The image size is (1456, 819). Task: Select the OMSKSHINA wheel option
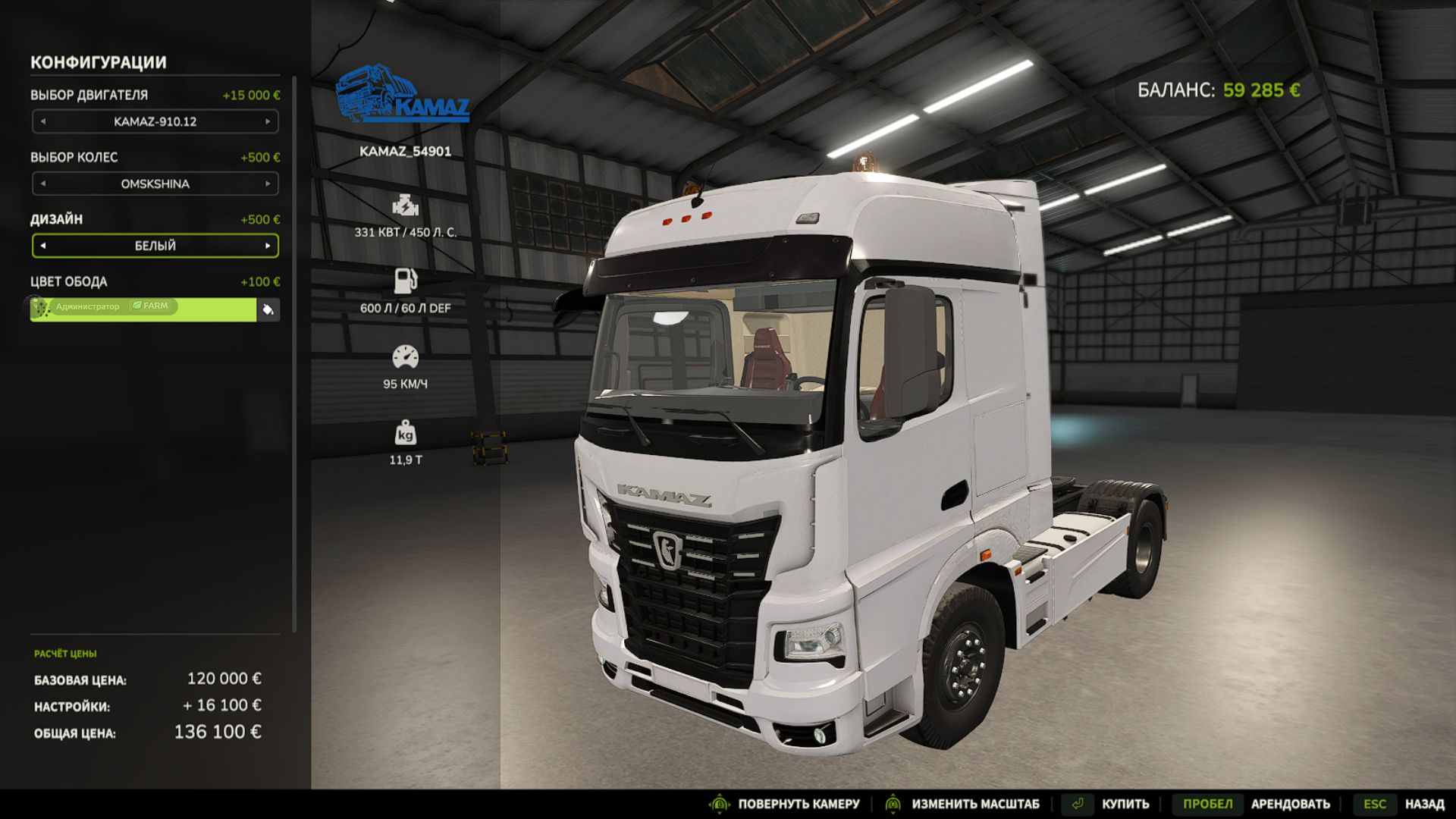[x=155, y=184]
